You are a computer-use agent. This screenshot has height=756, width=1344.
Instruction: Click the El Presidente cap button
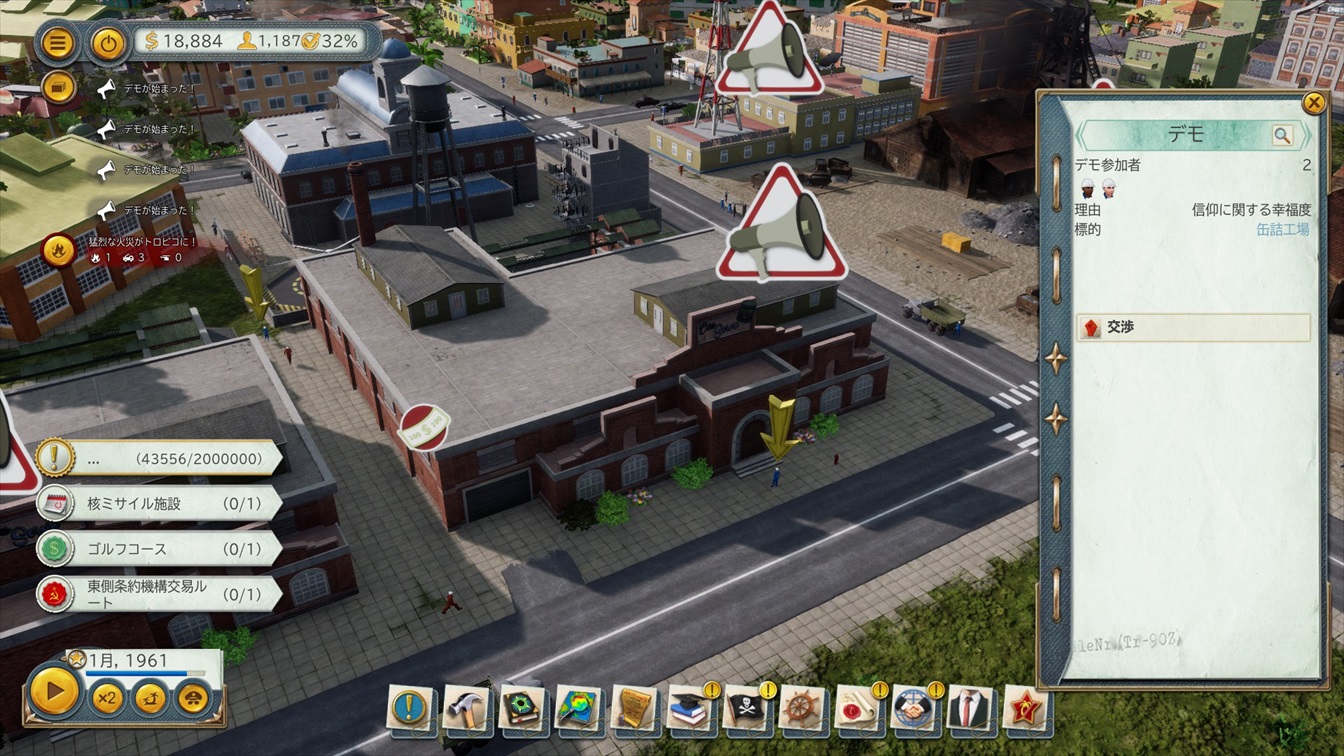point(194,697)
